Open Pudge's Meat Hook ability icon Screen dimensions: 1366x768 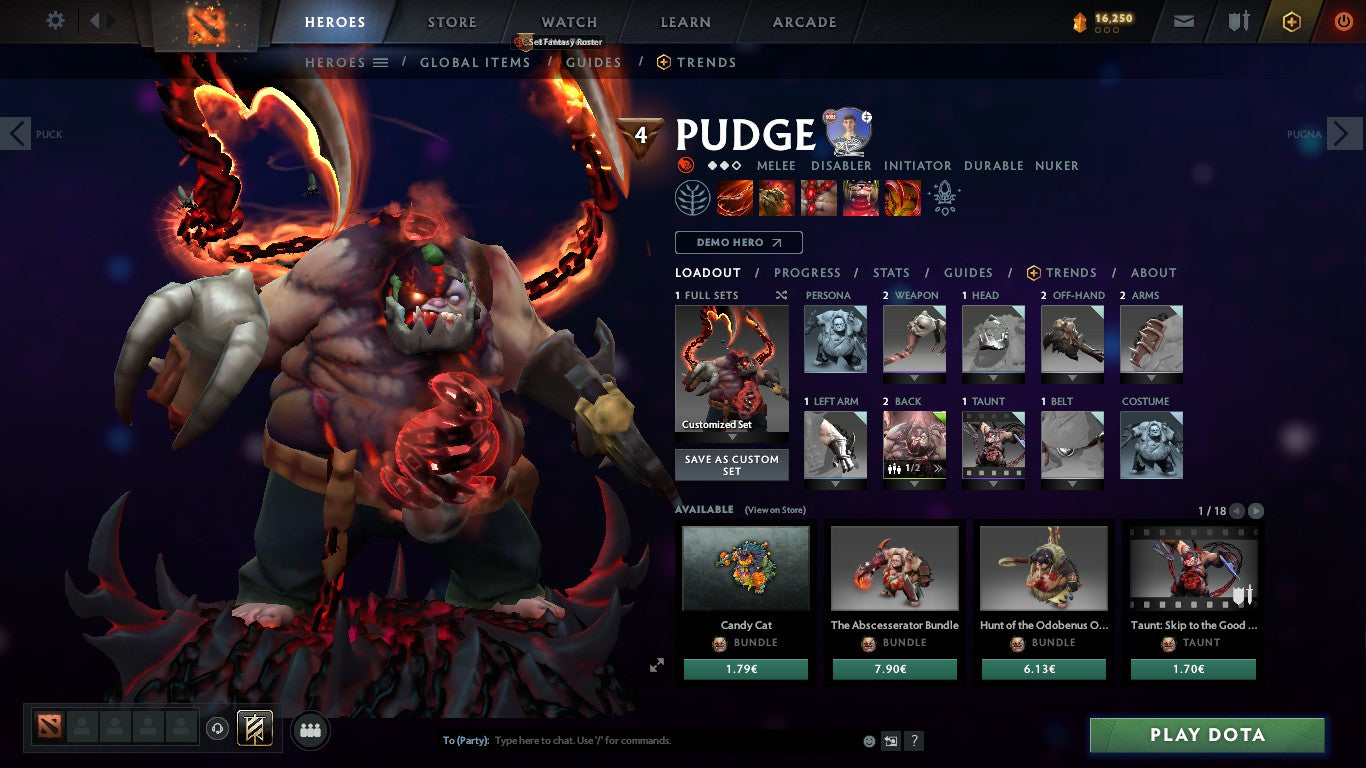tap(733, 197)
